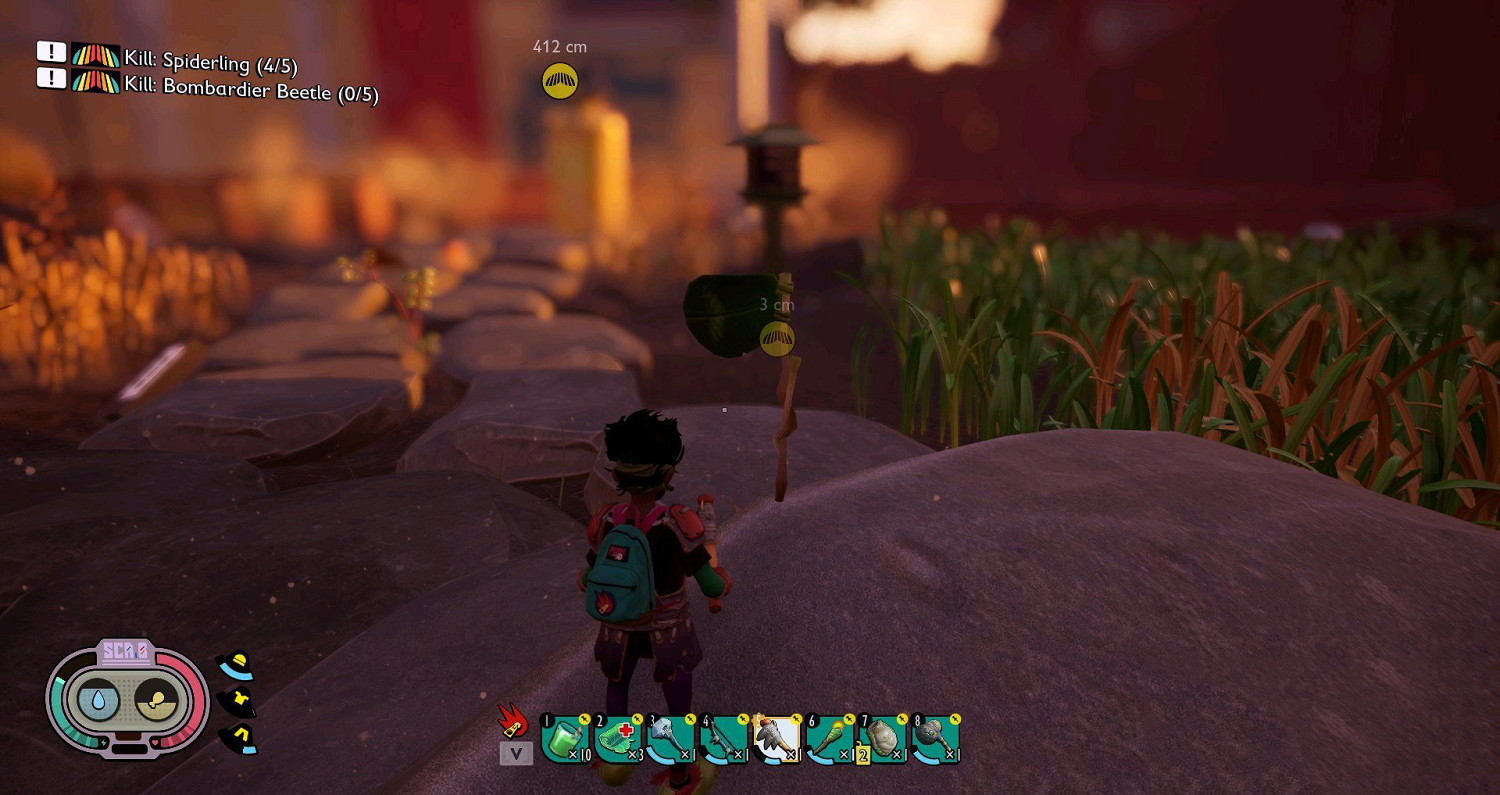Viewport: 1500px width, 795px height.
Task: Select the canteen in hotbar slot 7
Action: [x=883, y=740]
